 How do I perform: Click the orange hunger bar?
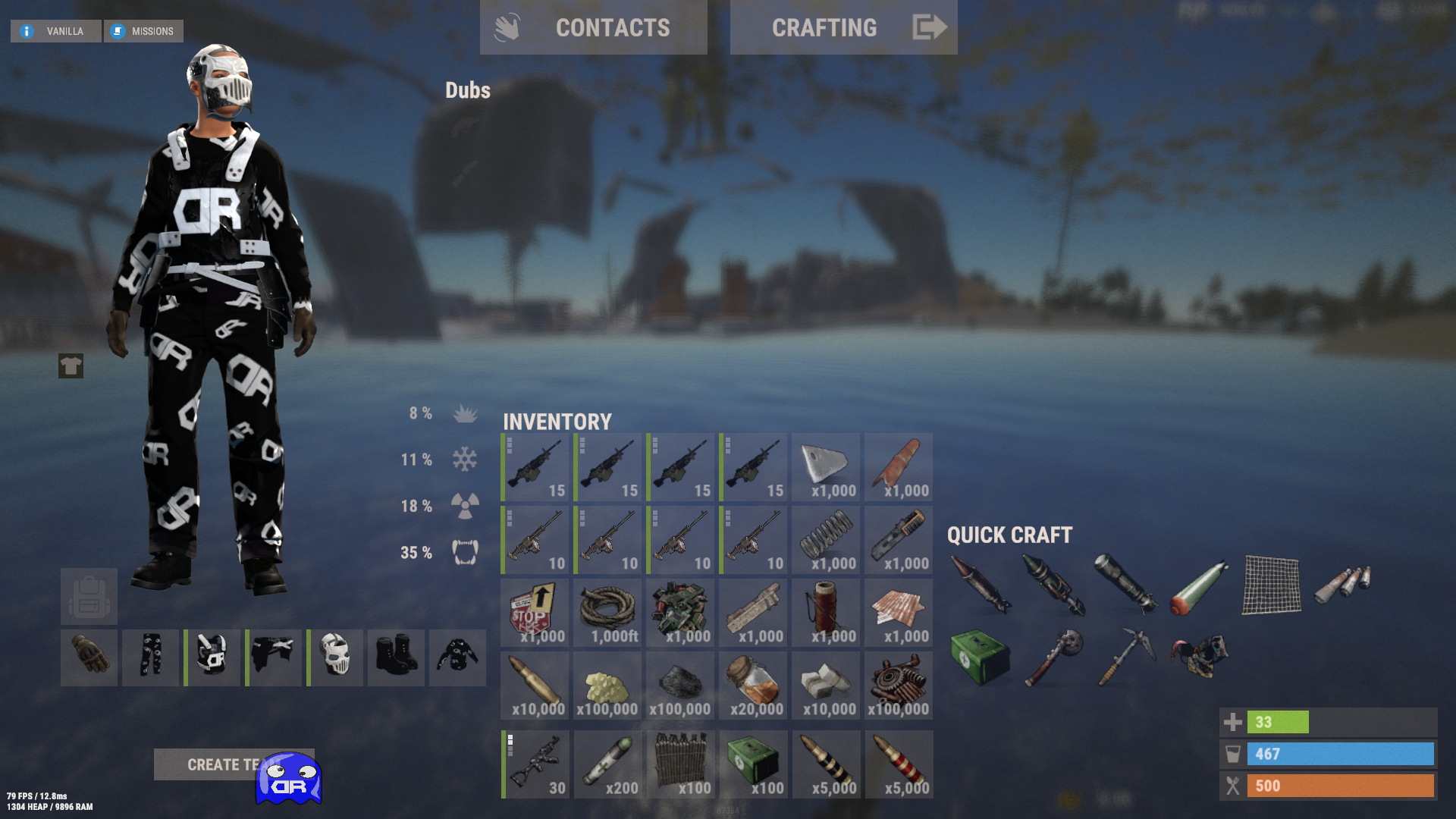[1341, 786]
